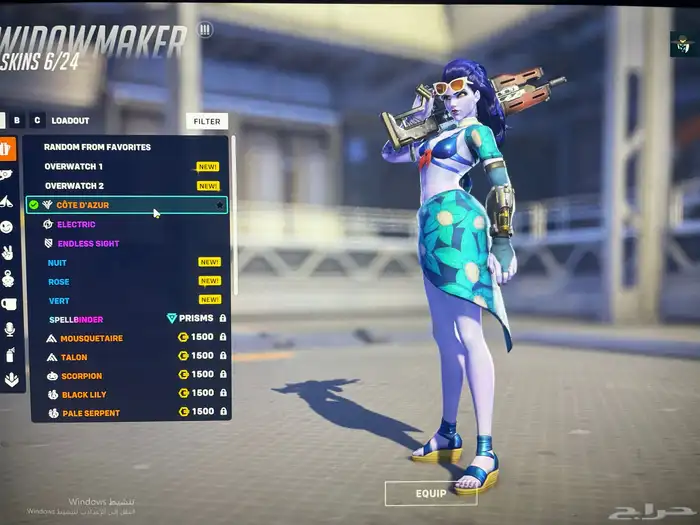Screen dimensions: 700x525
Task: Preview the Scorpion skin
Action: (81, 376)
